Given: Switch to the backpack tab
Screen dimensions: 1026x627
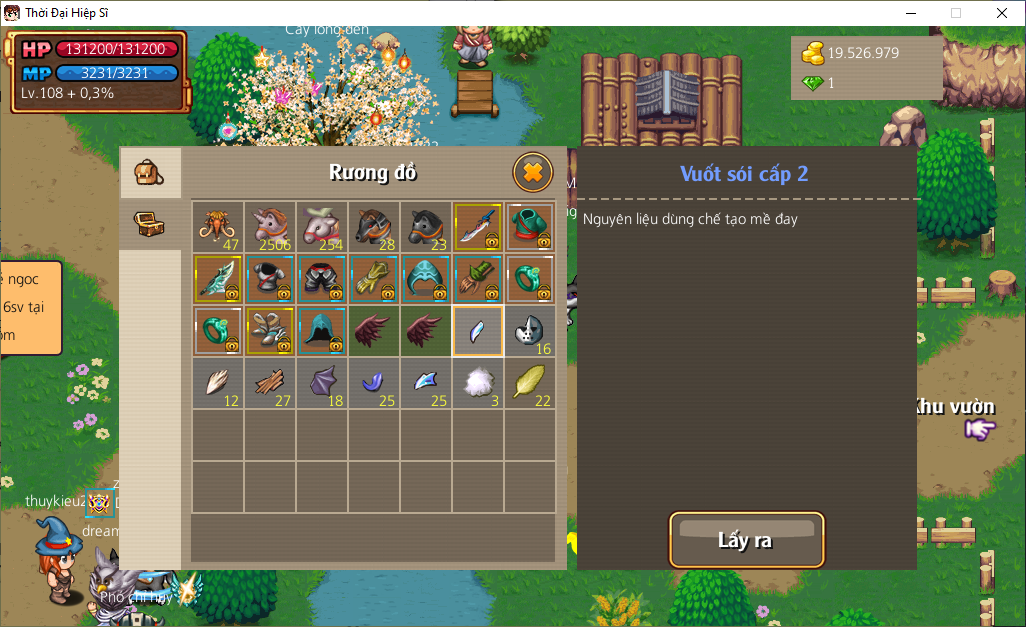Looking at the screenshot, I should (x=150, y=174).
